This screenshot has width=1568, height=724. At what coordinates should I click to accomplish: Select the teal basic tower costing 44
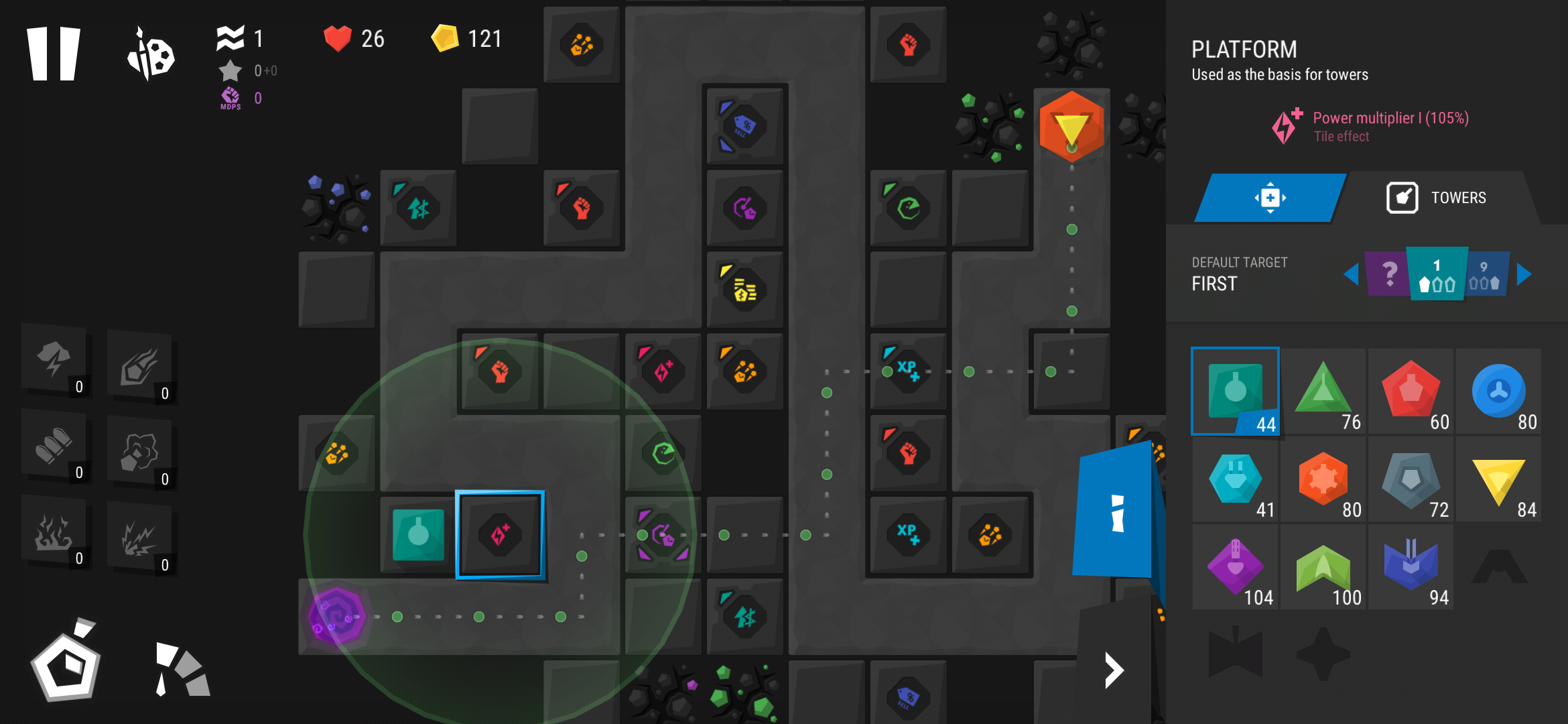tap(1235, 391)
